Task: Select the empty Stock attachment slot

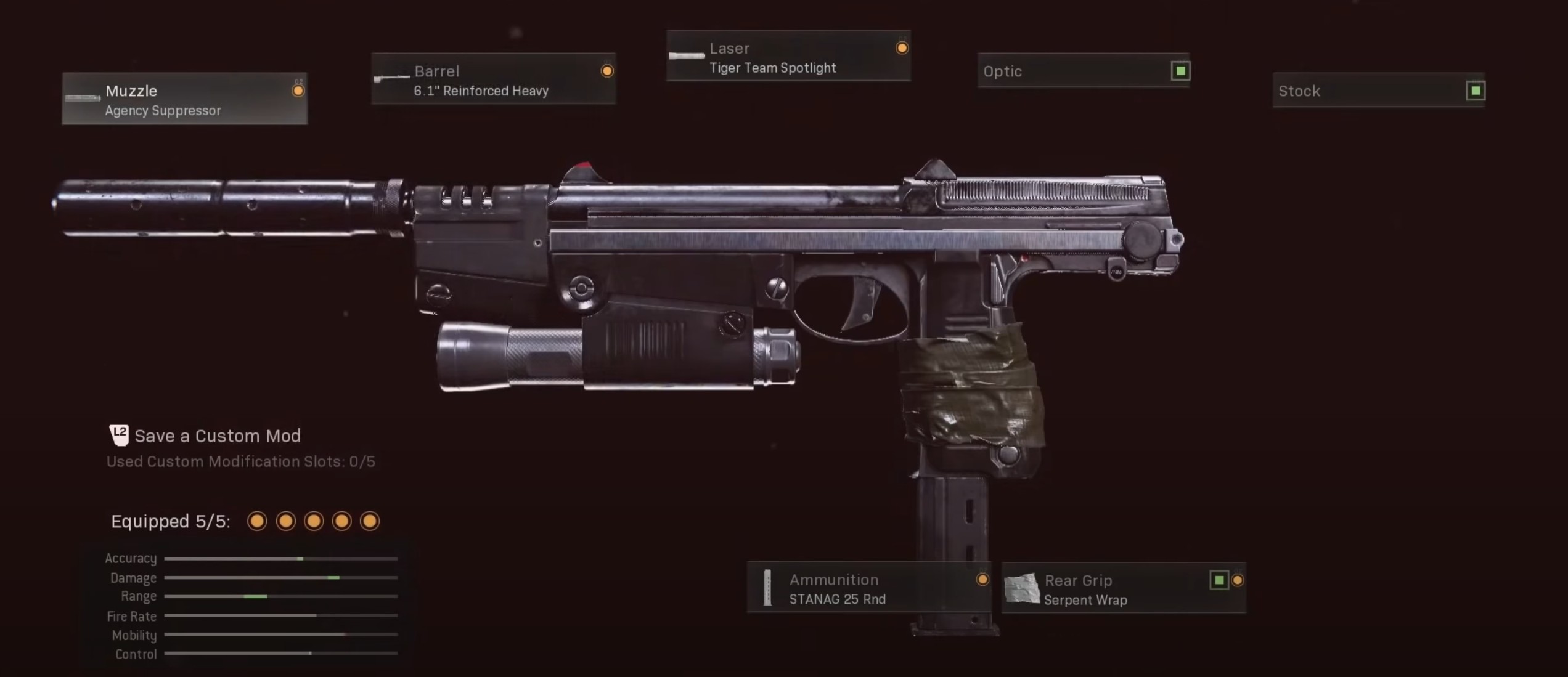Action: pos(1379,91)
